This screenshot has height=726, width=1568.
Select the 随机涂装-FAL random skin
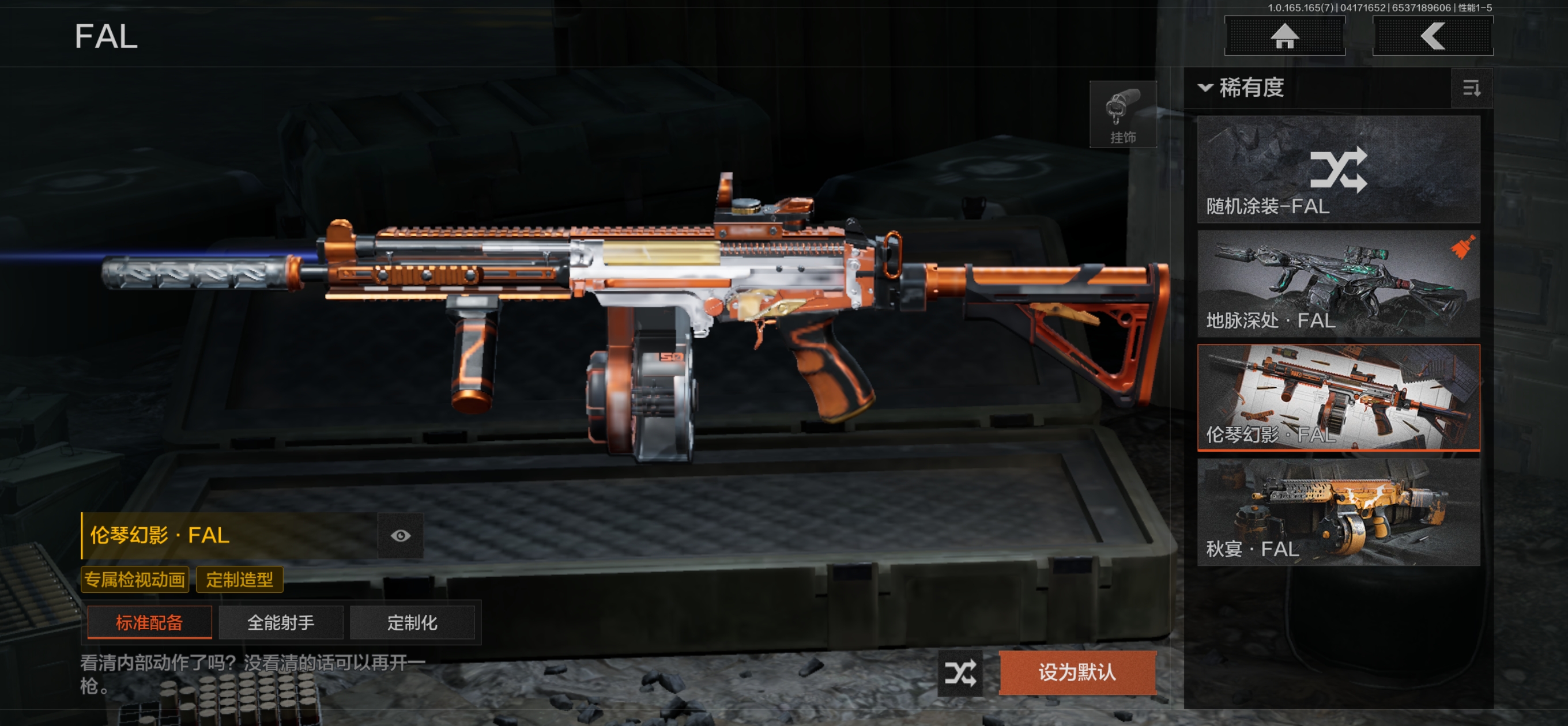pyautogui.click(x=1338, y=169)
